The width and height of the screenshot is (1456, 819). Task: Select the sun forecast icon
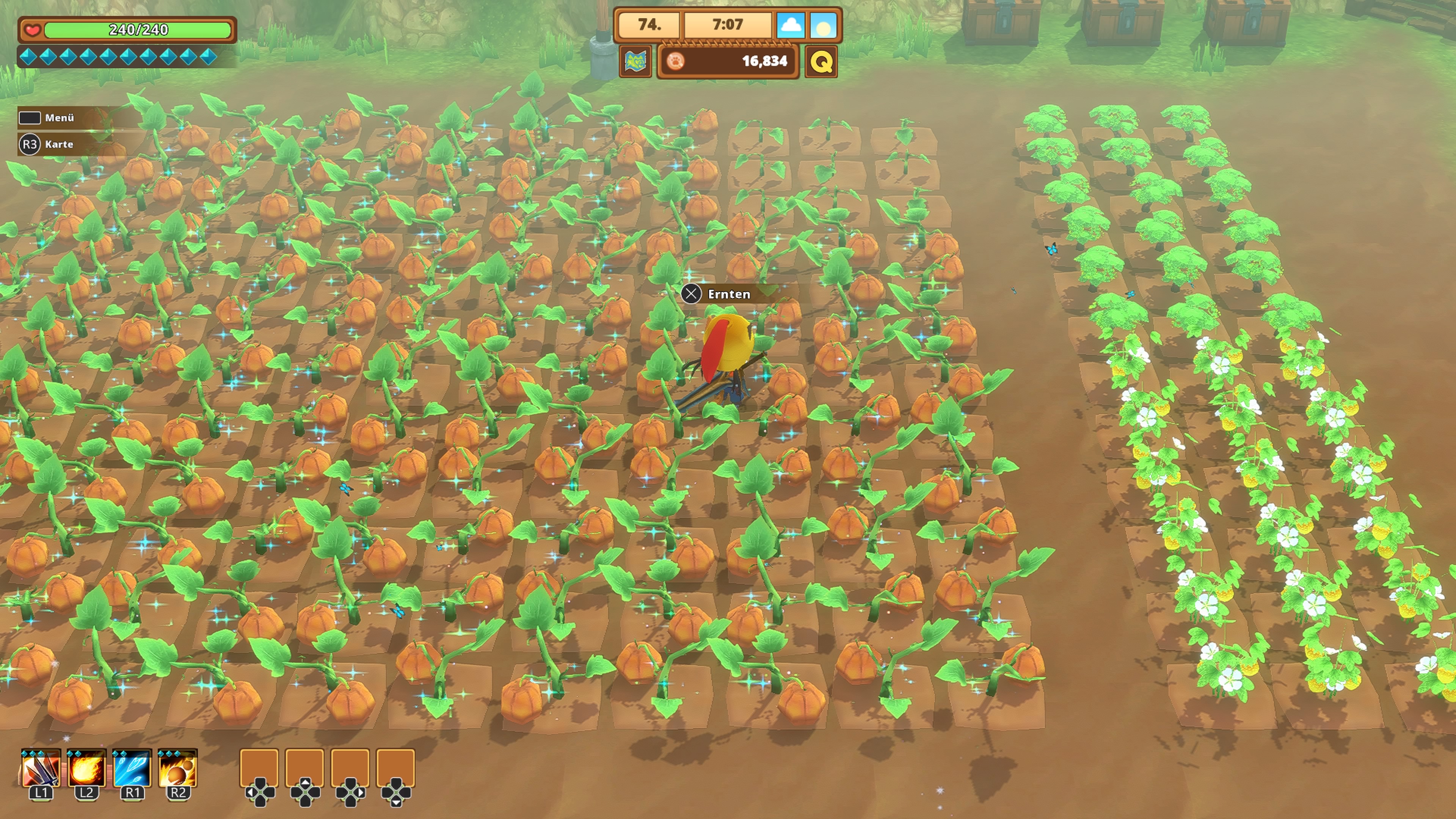pyautogui.click(x=823, y=25)
